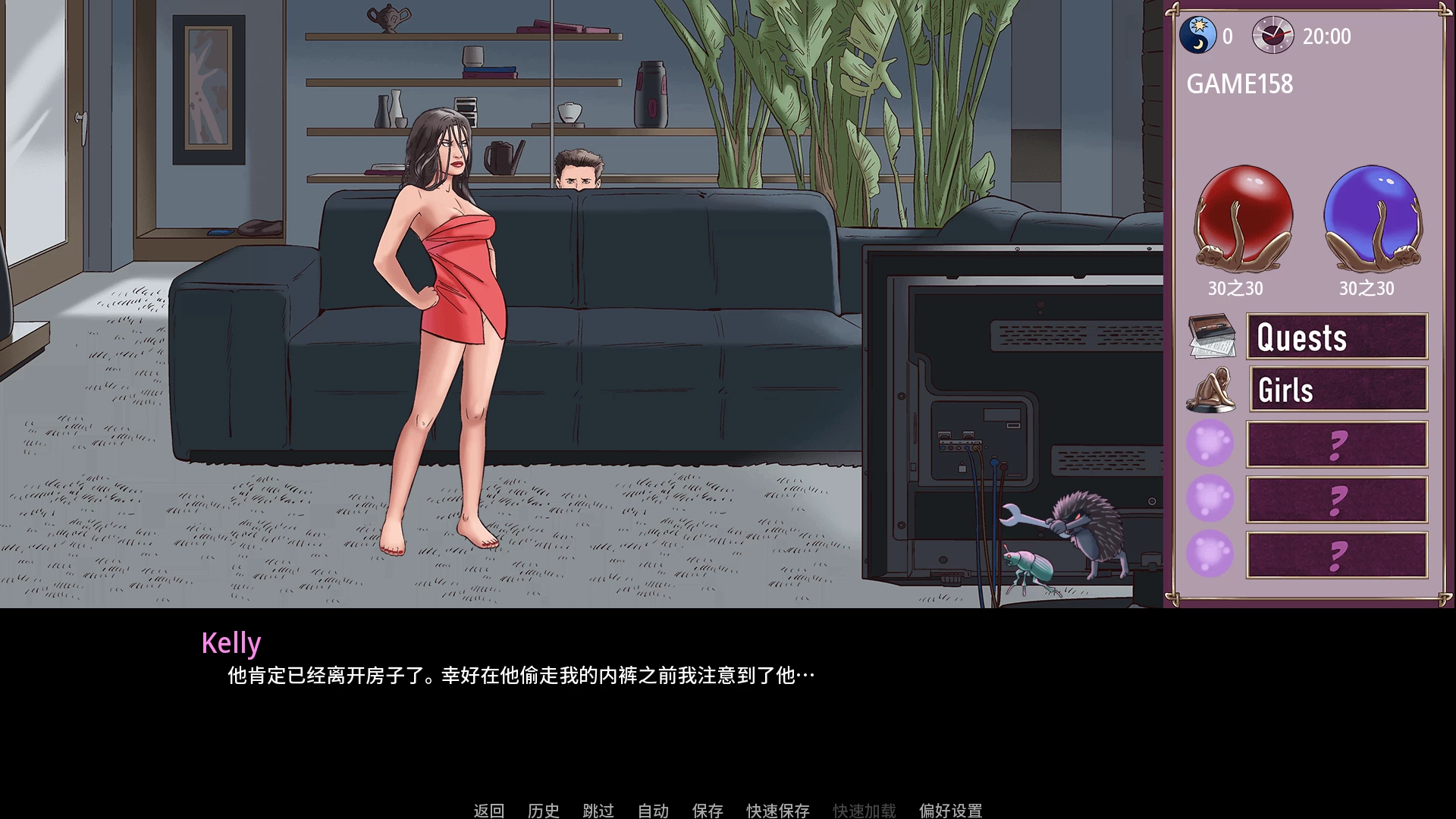Open the 历史 dialogue history
Image resolution: width=1456 pixels, height=819 pixels.
coord(543,810)
